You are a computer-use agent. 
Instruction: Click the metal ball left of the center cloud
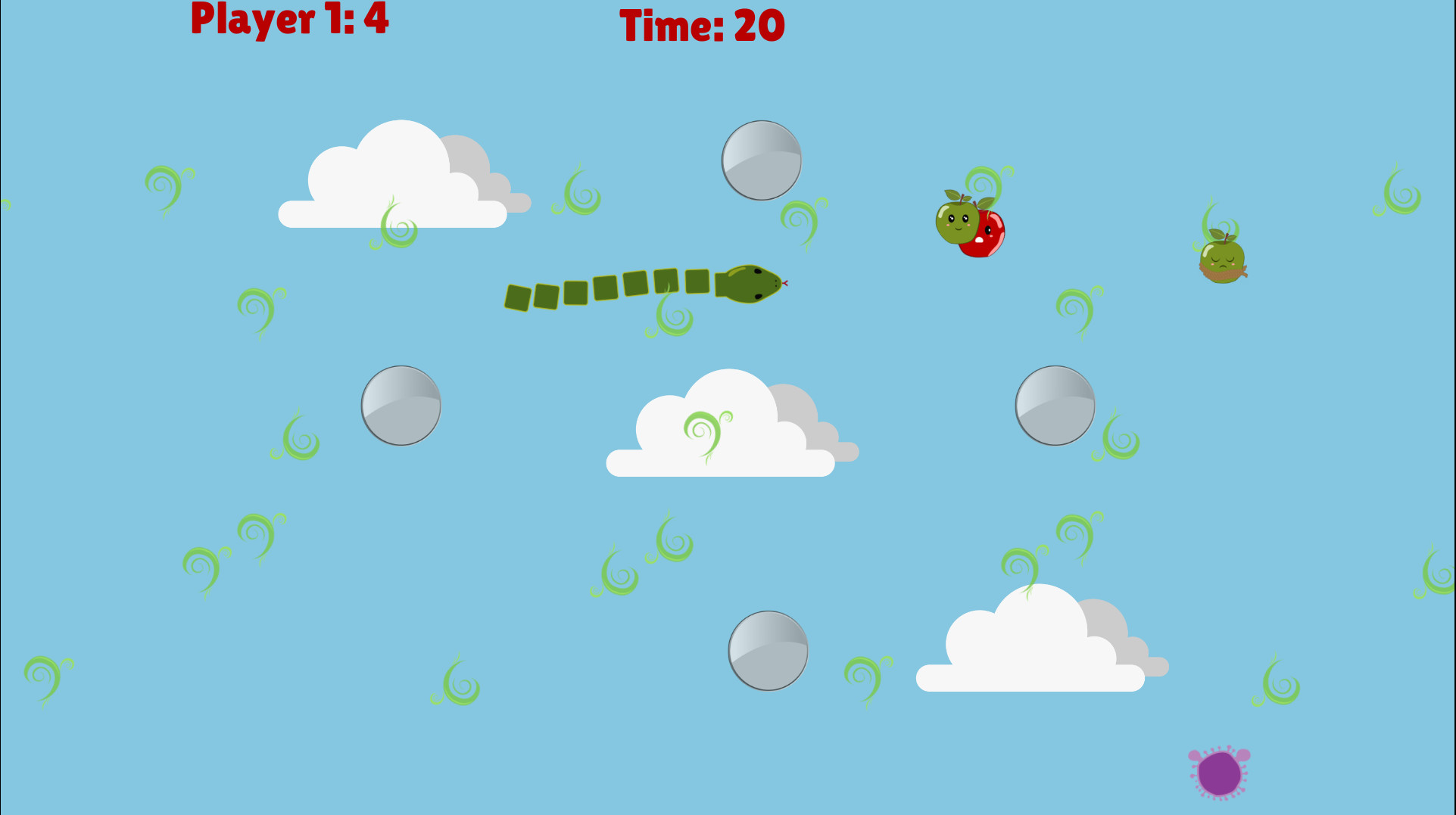click(x=401, y=405)
